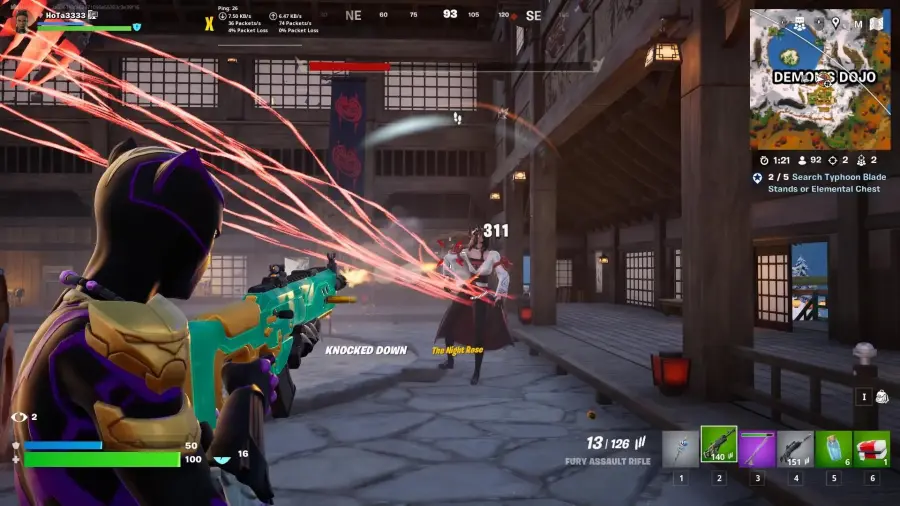Click the map pin marker icon
900x506 pixels.
(x=834, y=22)
